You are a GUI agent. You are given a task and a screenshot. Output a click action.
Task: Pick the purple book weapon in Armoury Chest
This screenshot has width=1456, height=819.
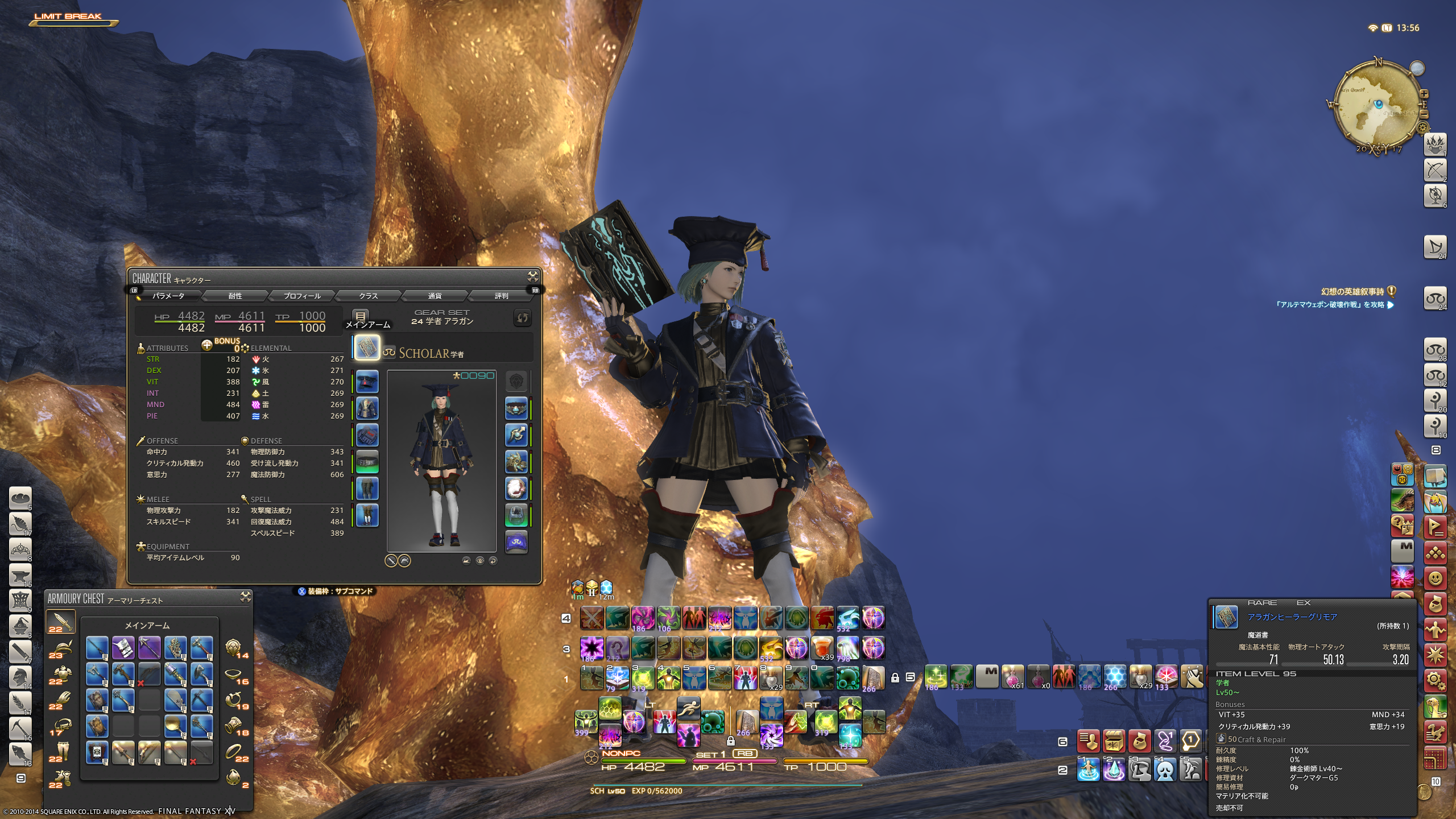point(123,648)
